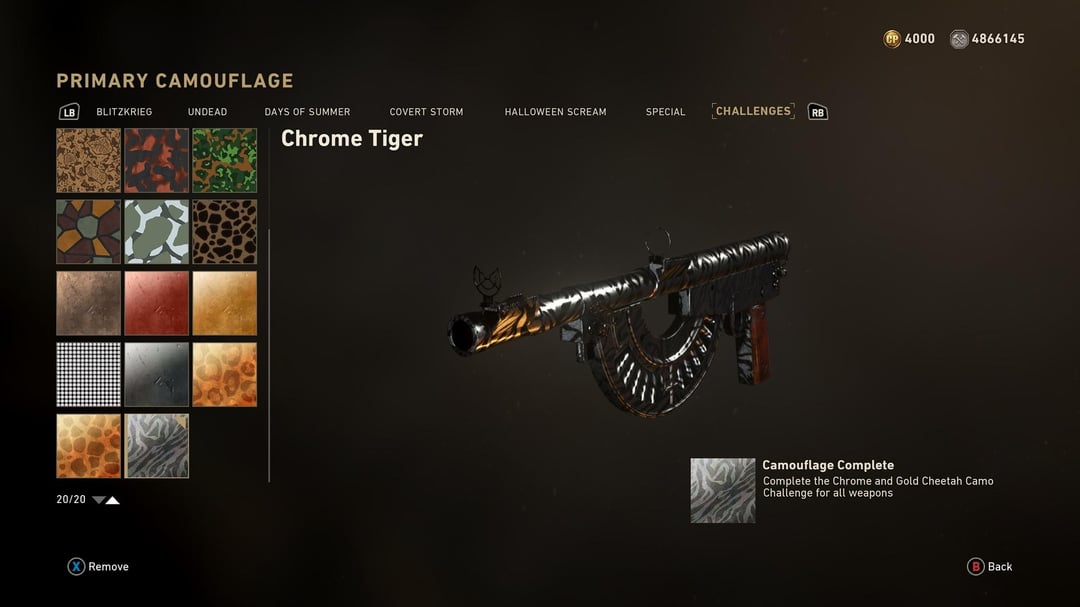Pick the tan paisley pattern camo
Screen dimensions: 1080x607
pos(89,160)
